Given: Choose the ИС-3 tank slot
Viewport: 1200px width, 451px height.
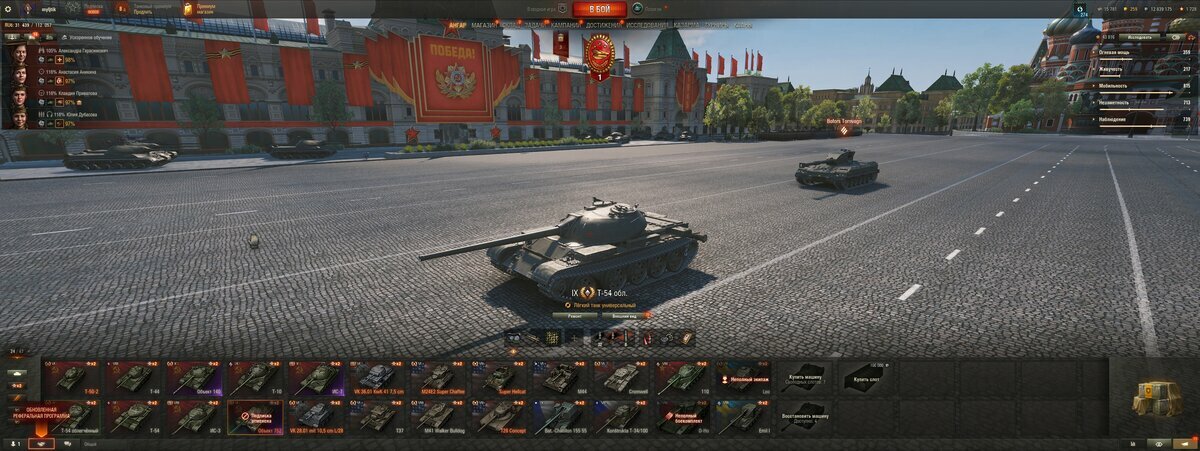Looking at the screenshot, I should click(192, 416).
